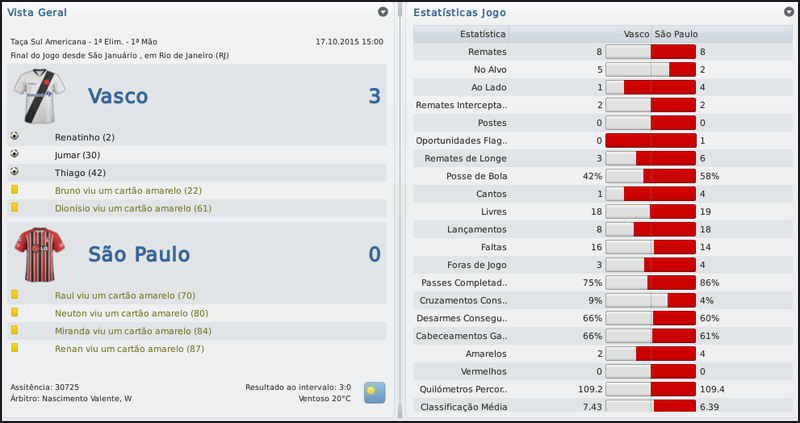Select Raul's yellow card event
The width and height of the screenshot is (800, 423).
pyautogui.click(x=124, y=295)
